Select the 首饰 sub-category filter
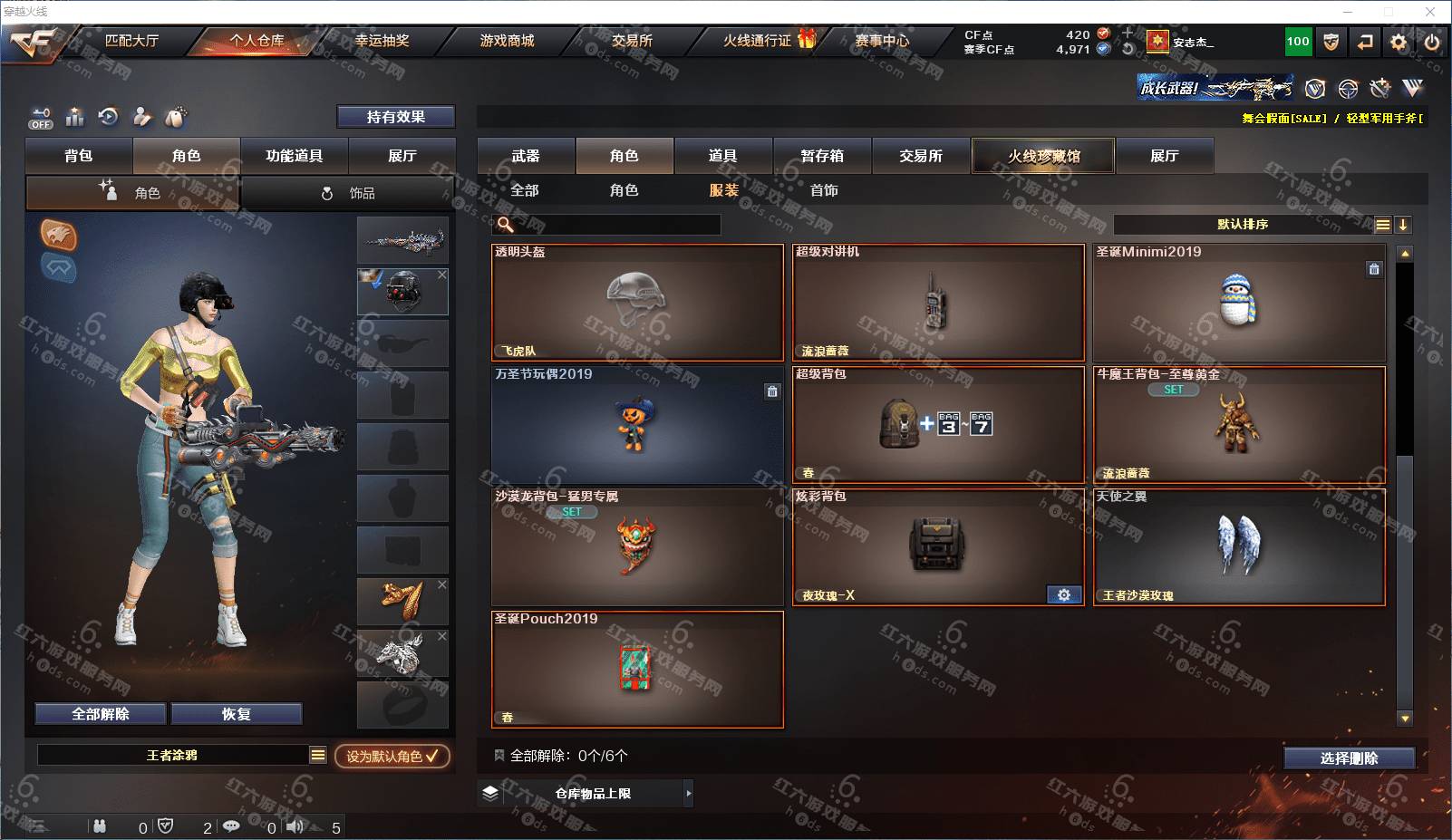 (x=824, y=190)
